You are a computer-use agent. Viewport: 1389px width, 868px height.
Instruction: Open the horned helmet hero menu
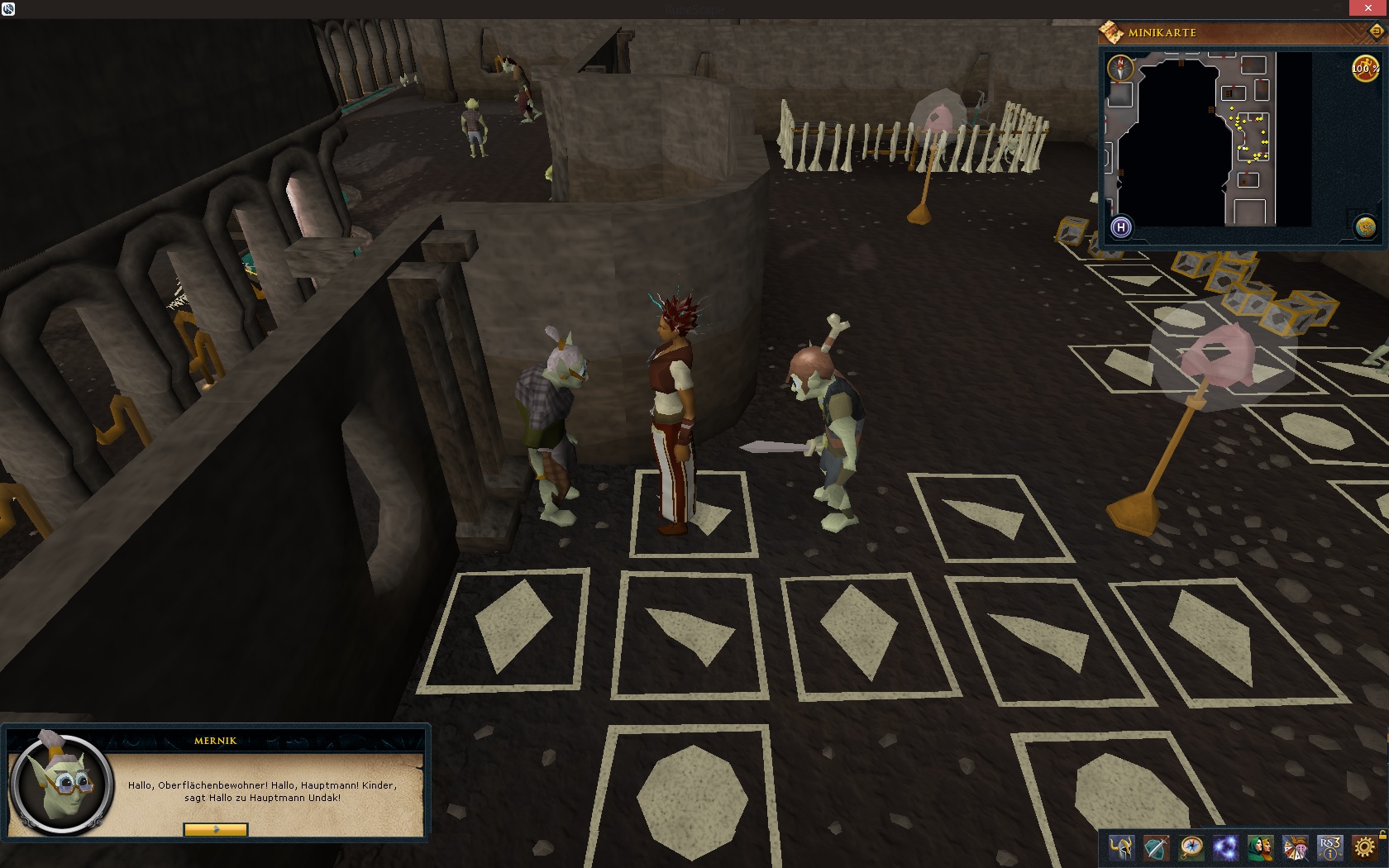[1122, 848]
